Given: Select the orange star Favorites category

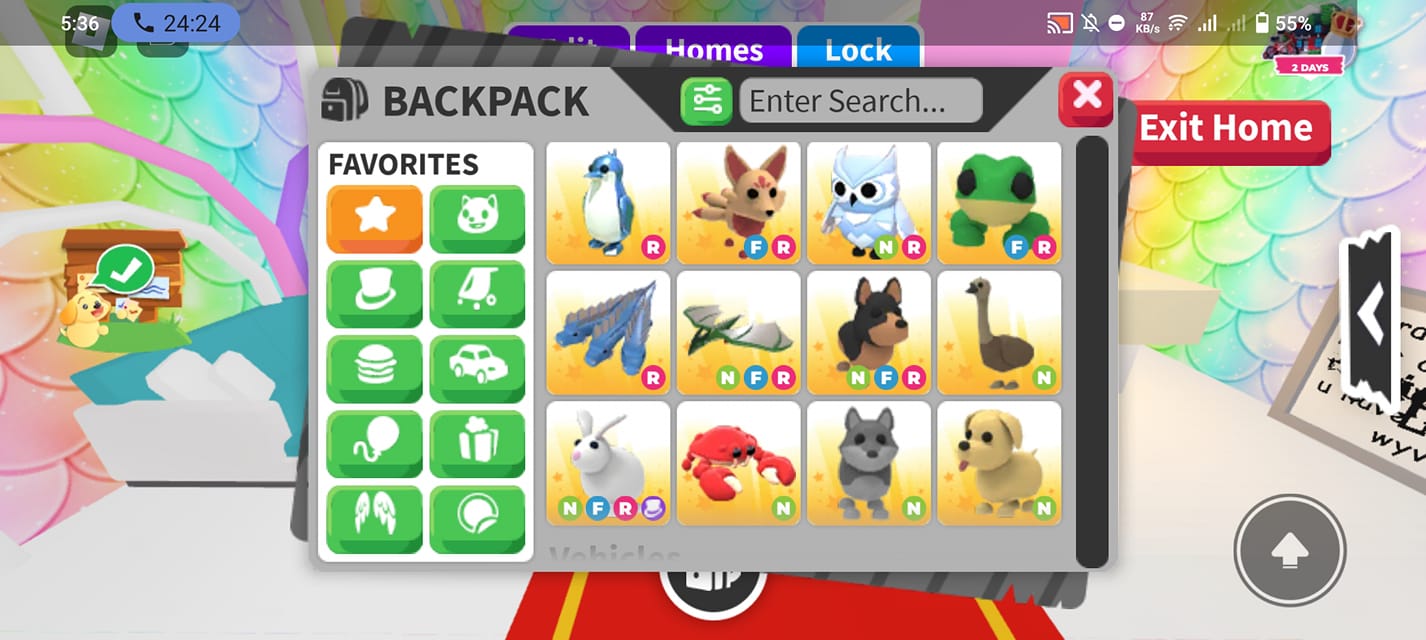Looking at the screenshot, I should pyautogui.click(x=374, y=218).
